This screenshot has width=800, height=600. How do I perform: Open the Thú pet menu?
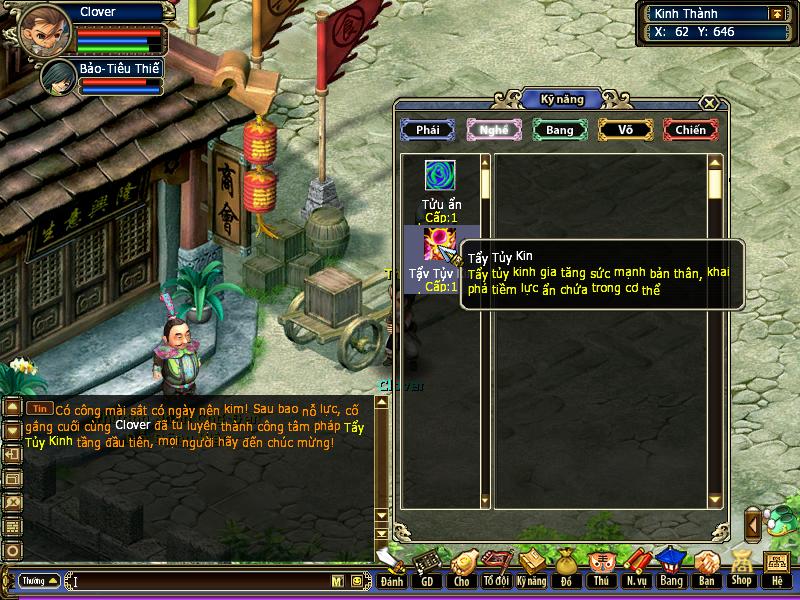pyautogui.click(x=601, y=566)
